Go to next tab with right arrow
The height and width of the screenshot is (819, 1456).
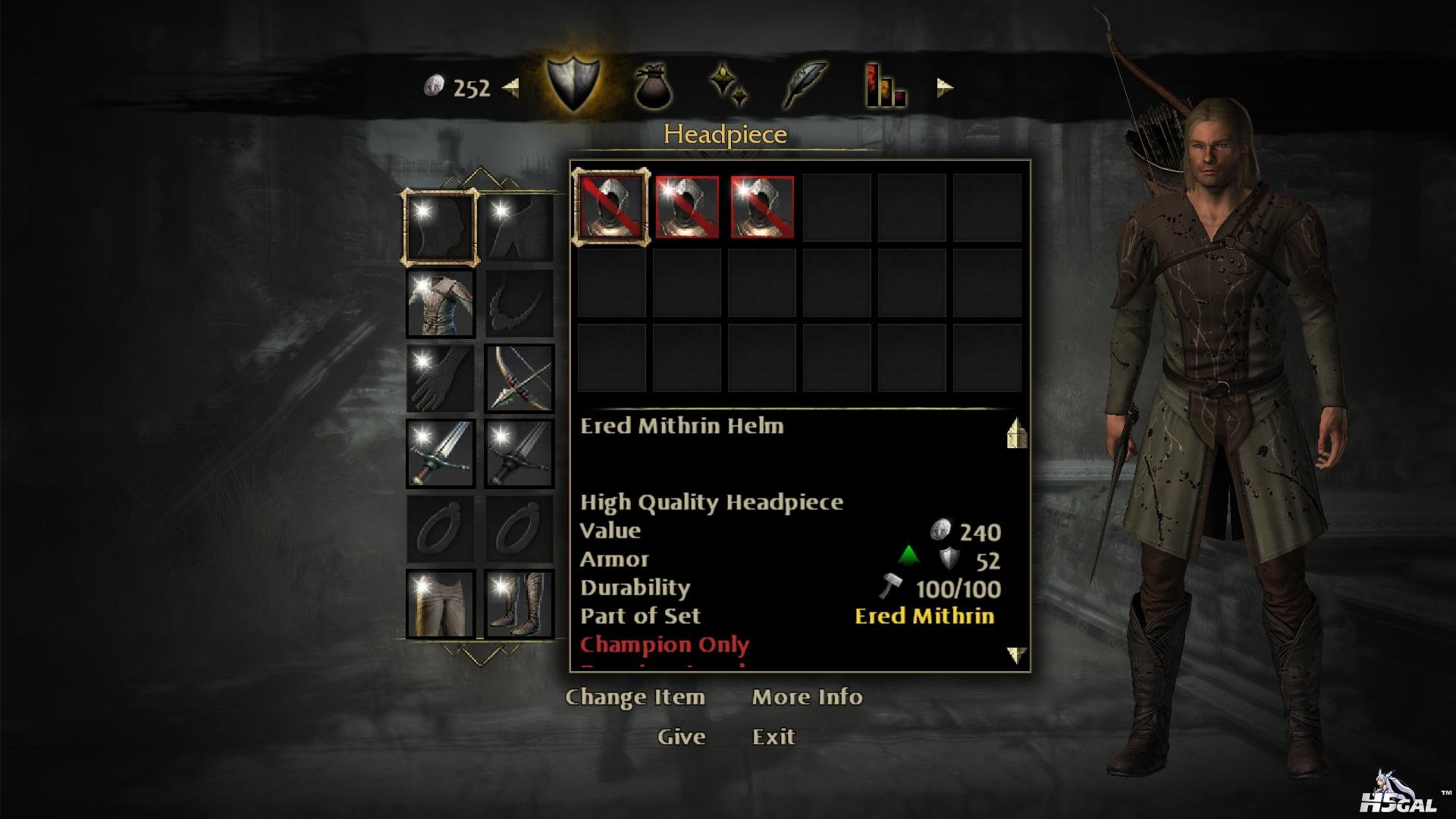point(944,88)
